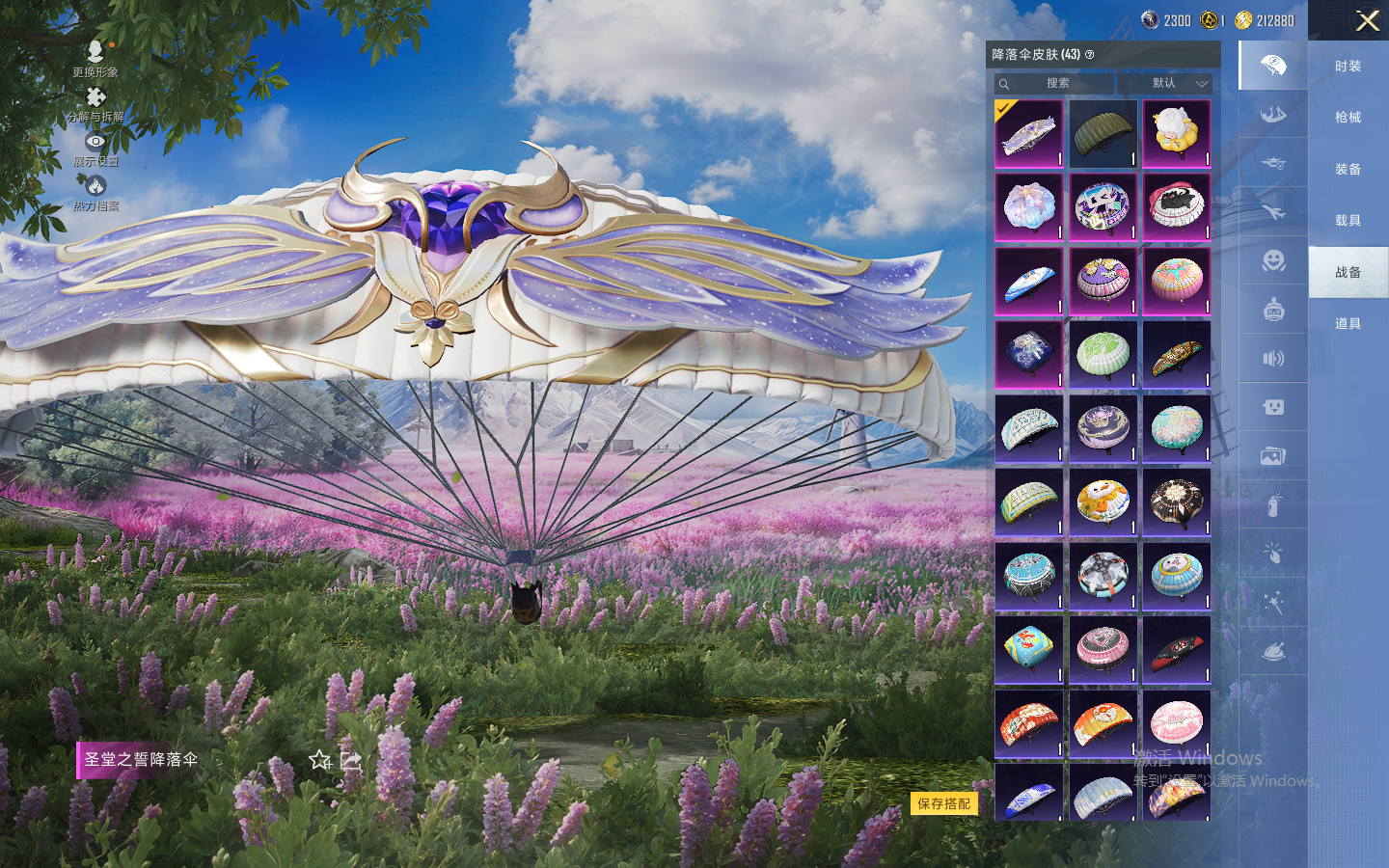Click the 保存搭配 button

943,803
